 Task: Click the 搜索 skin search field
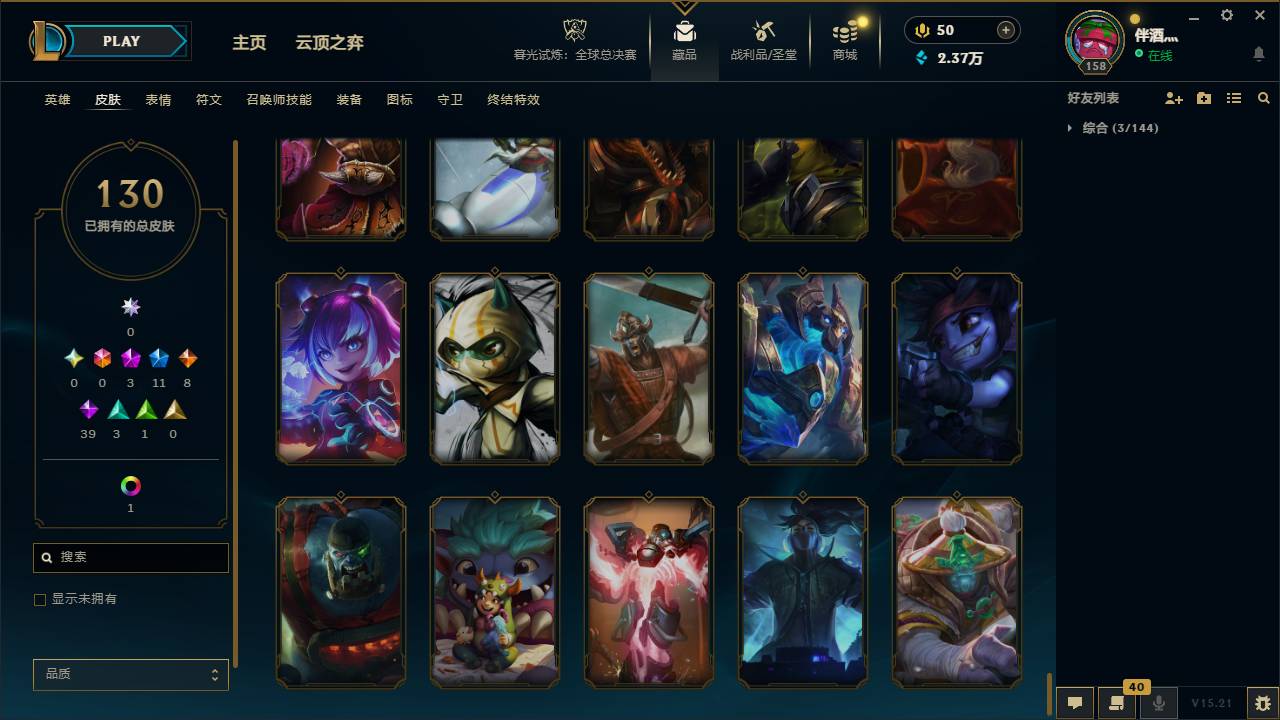coord(130,557)
